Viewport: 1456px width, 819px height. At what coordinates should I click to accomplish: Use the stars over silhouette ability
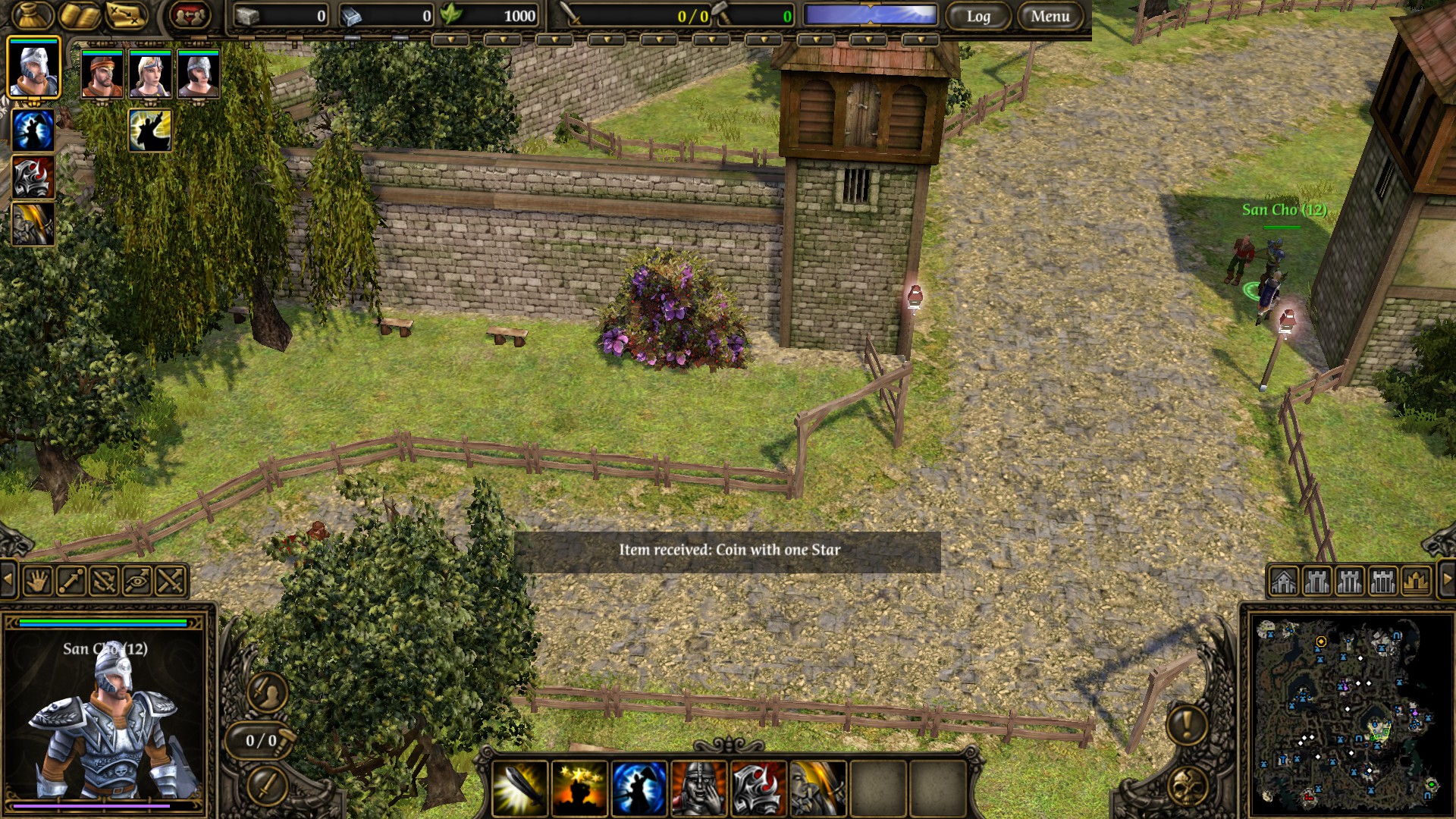click(579, 788)
